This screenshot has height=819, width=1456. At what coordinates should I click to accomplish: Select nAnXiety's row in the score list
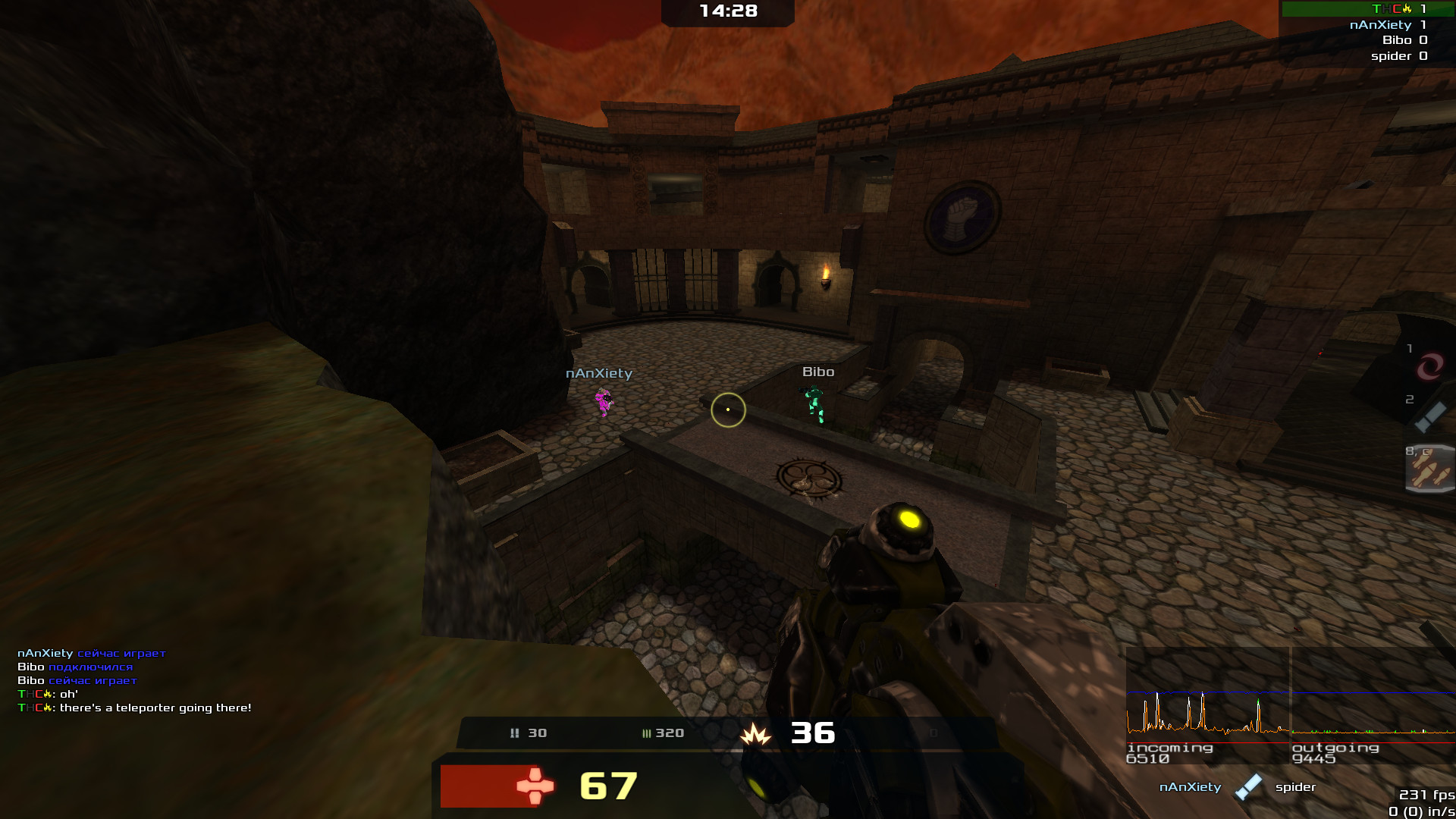click(x=1388, y=25)
